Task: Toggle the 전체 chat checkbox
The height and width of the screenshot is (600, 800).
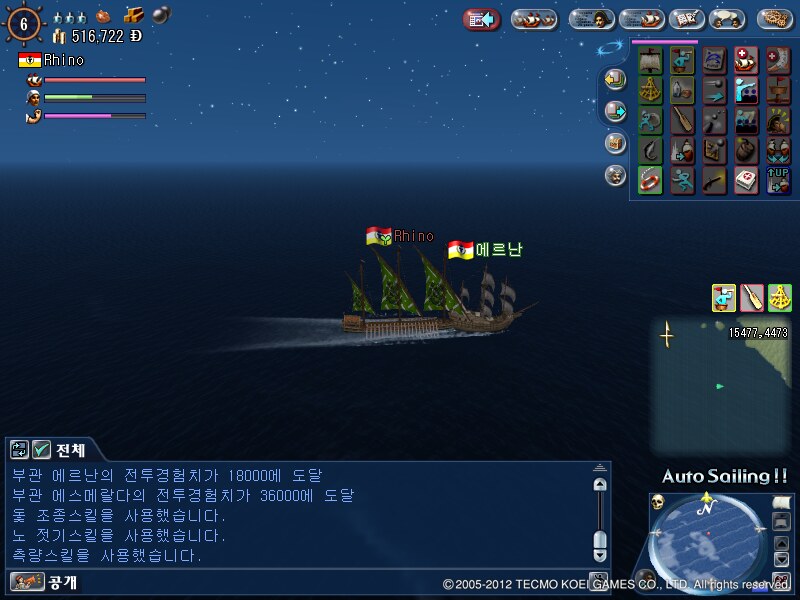Action: [41, 449]
